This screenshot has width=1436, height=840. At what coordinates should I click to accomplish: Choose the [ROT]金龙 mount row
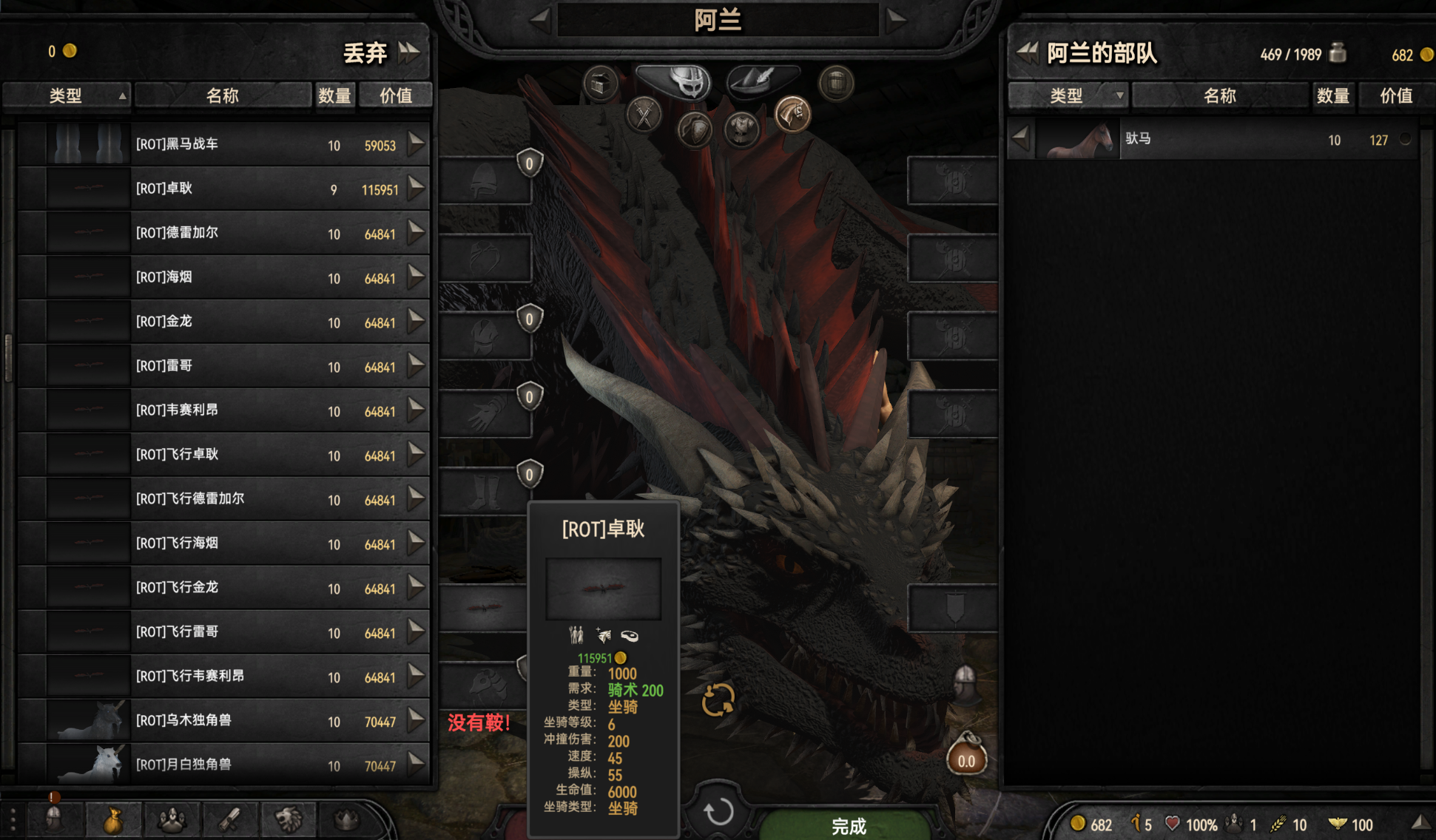coord(222,322)
